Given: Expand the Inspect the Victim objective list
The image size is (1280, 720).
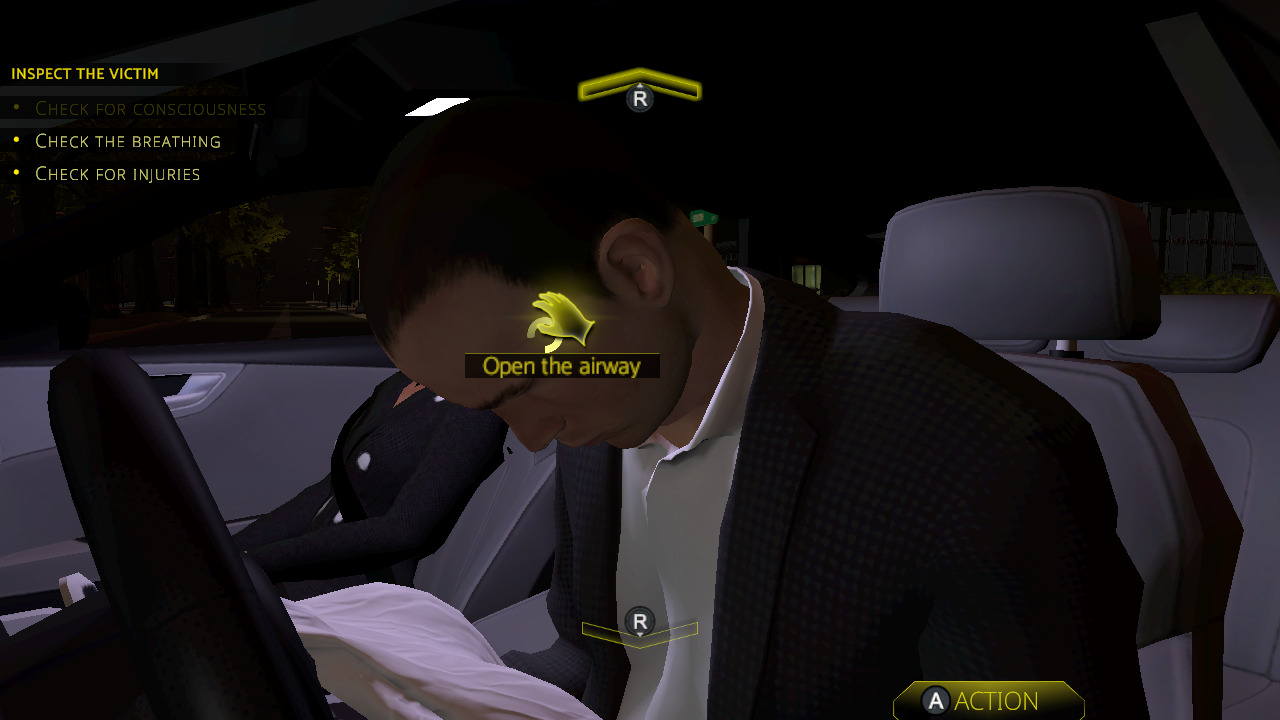Looking at the screenshot, I should [84, 73].
